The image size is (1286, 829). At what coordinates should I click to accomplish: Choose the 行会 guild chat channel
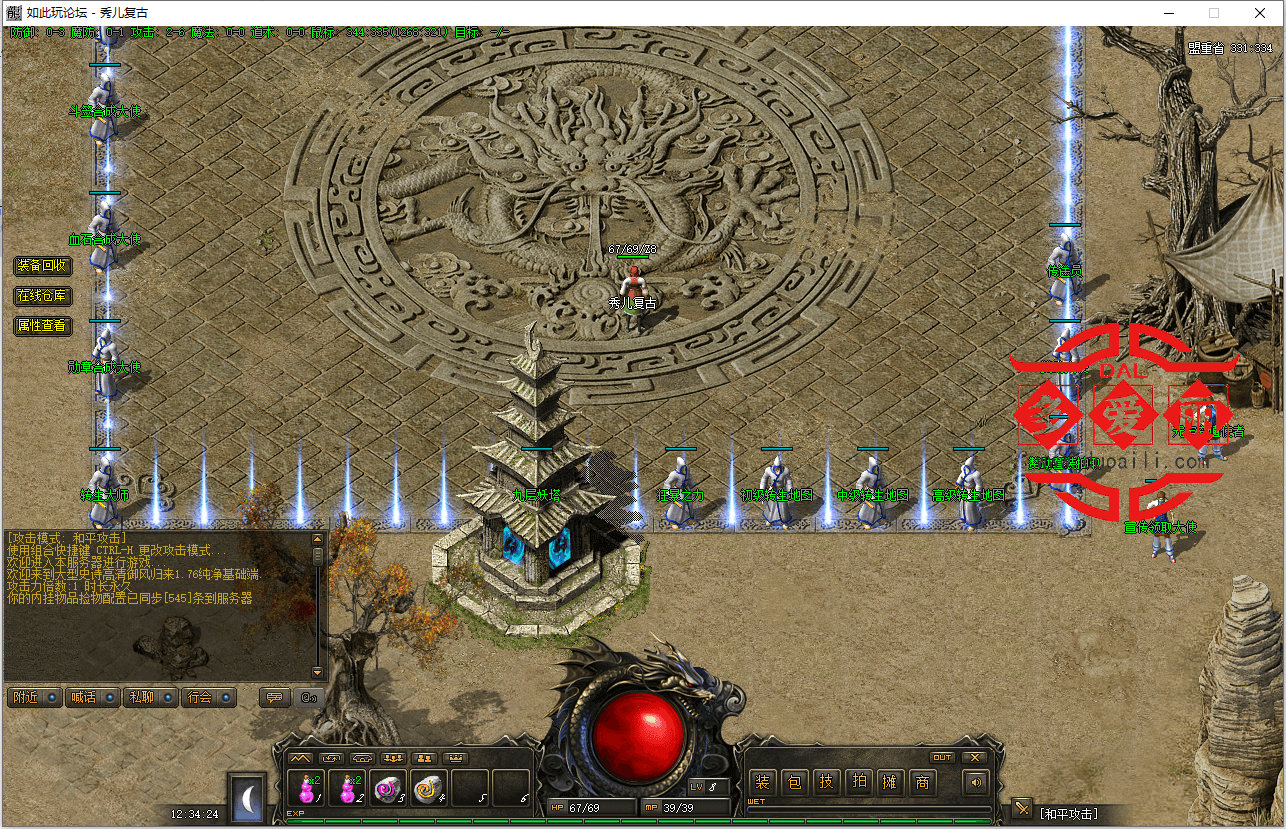(x=208, y=697)
